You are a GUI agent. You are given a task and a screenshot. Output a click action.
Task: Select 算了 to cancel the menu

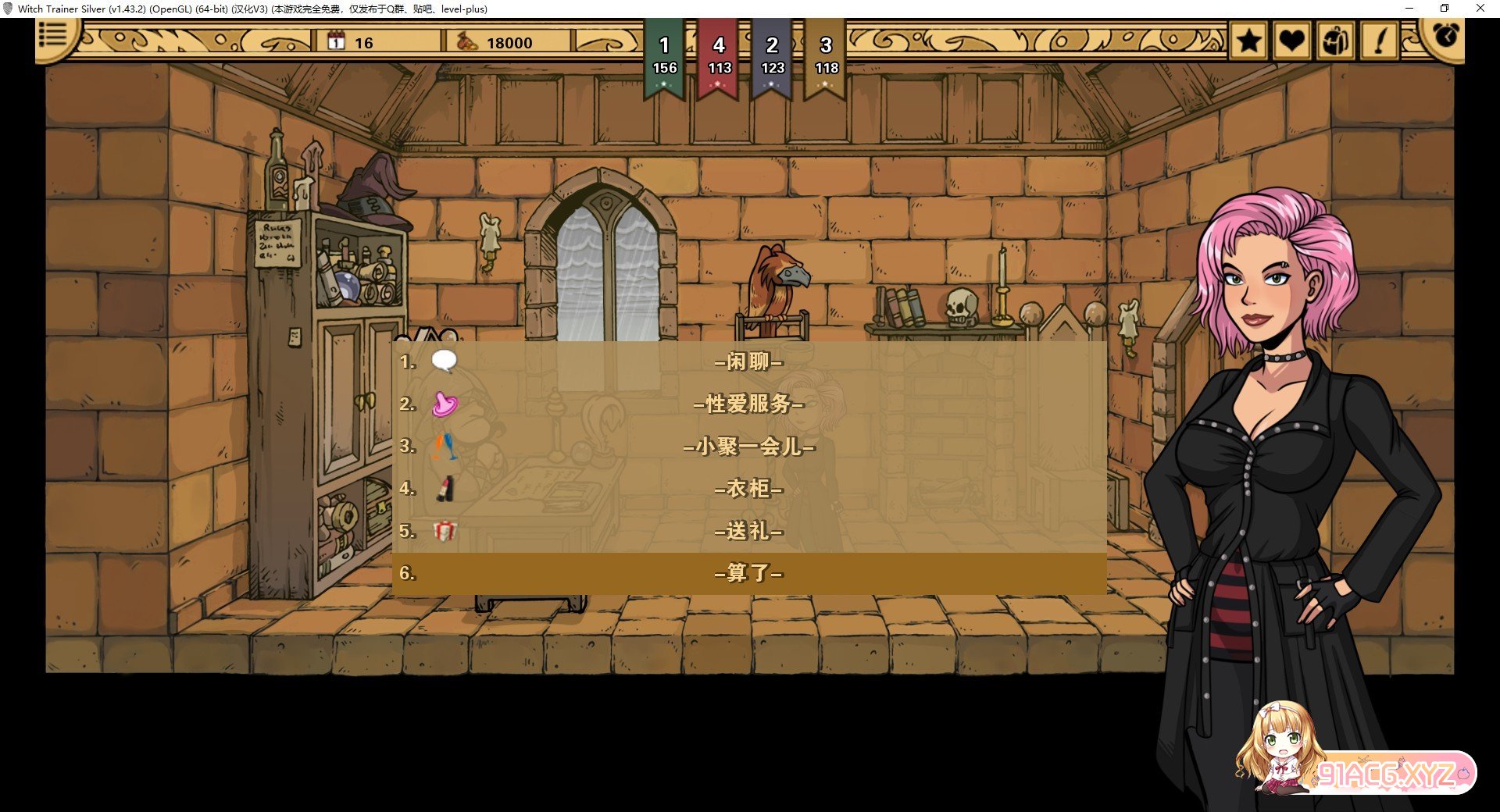click(748, 573)
